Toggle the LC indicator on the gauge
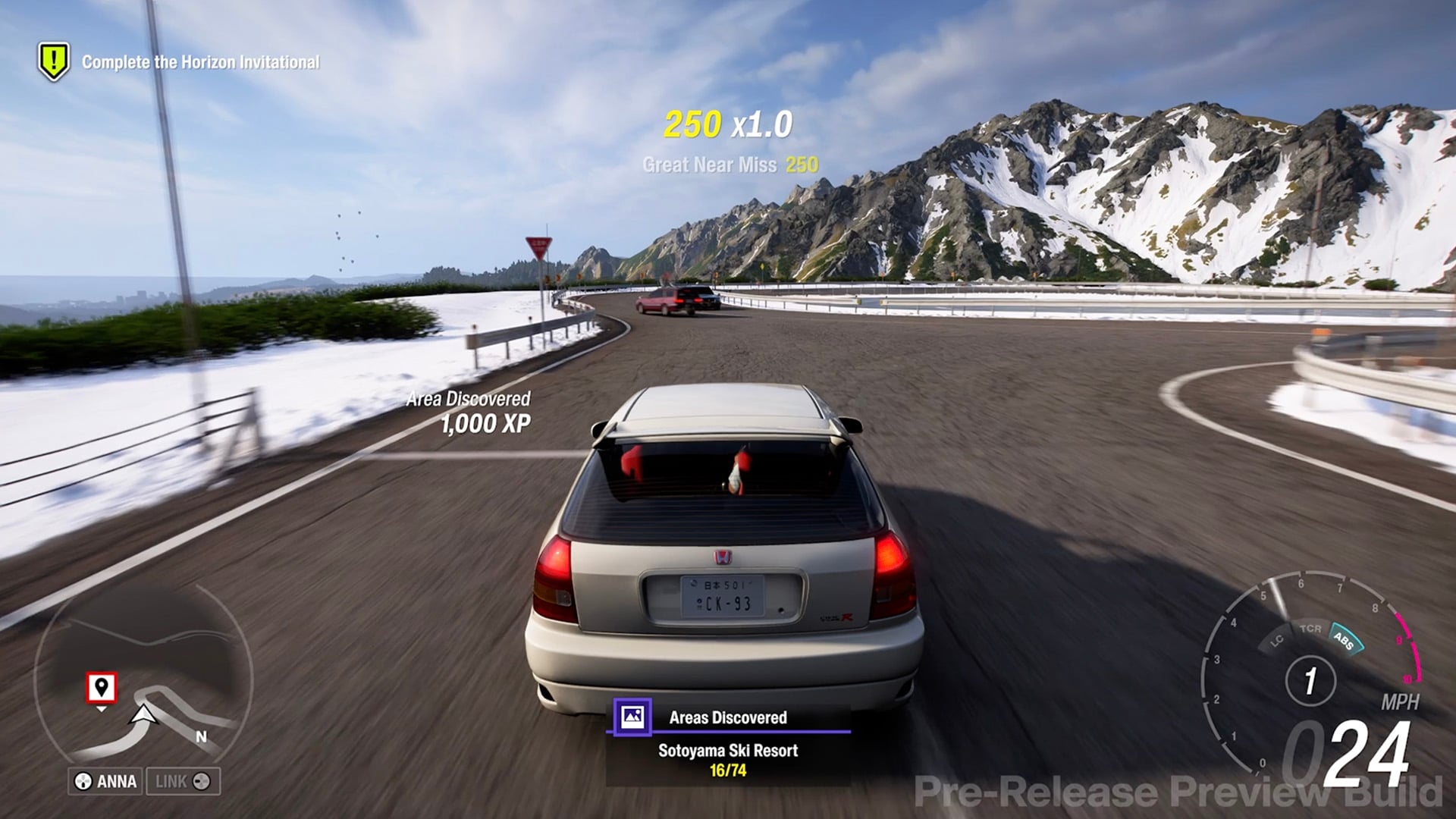Image resolution: width=1456 pixels, height=819 pixels. pos(1278,641)
